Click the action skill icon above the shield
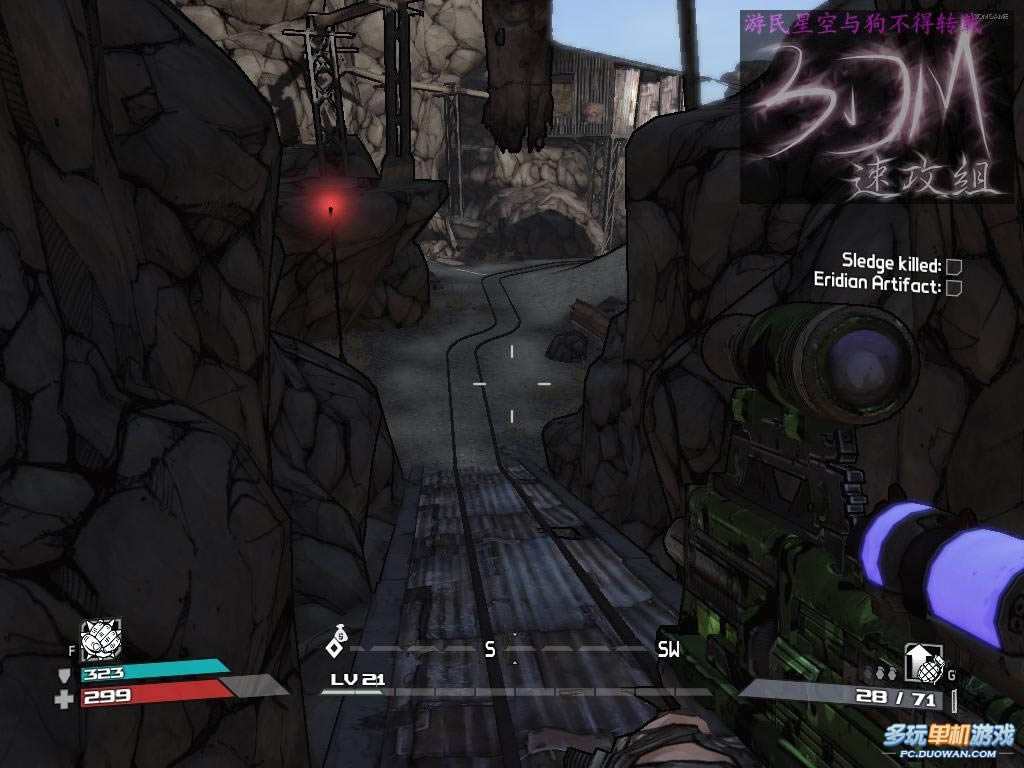1024x768 pixels. [100, 641]
